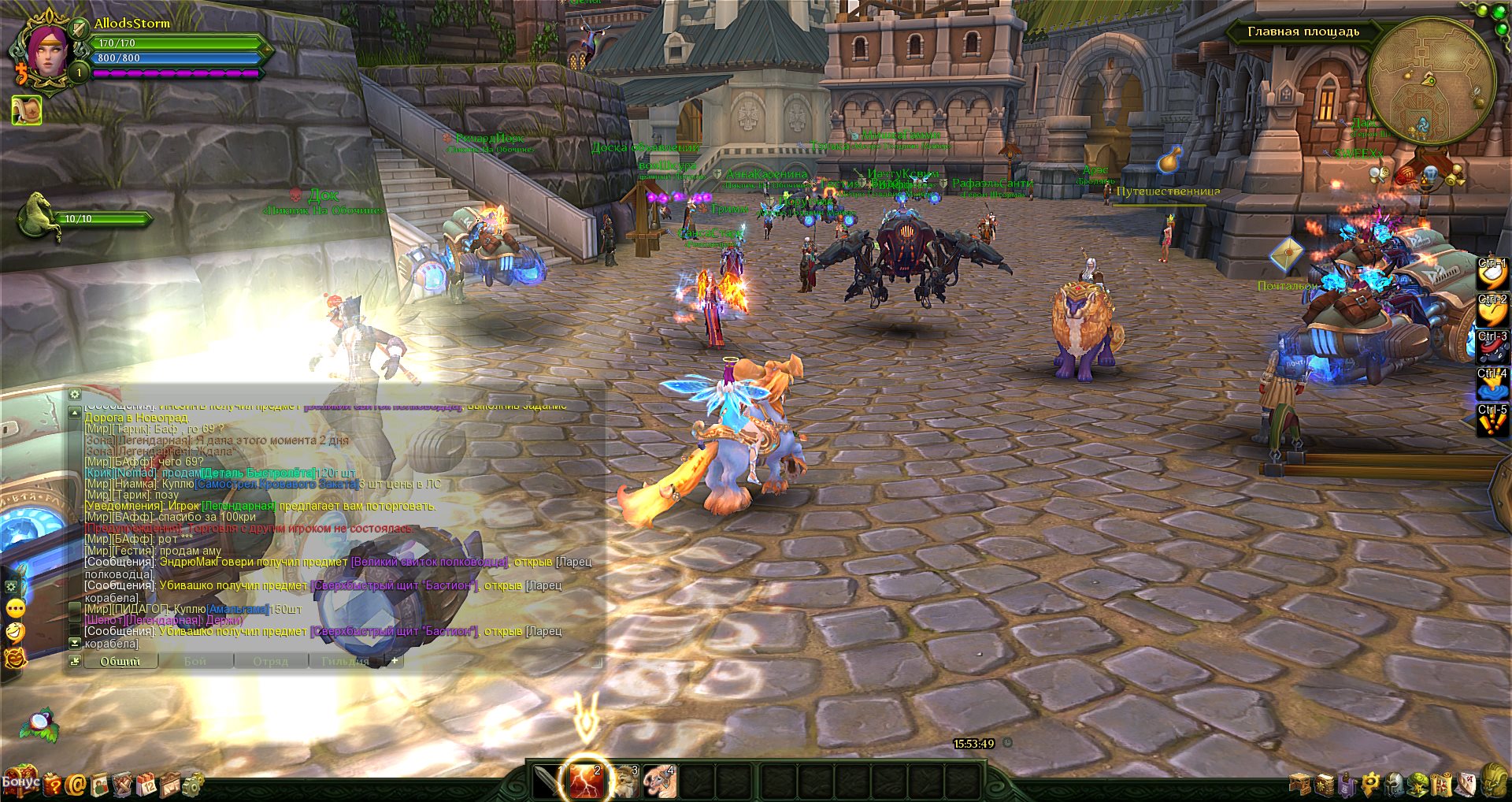Switch to the Общий chat tab
The image size is (1512, 802).
(120, 662)
